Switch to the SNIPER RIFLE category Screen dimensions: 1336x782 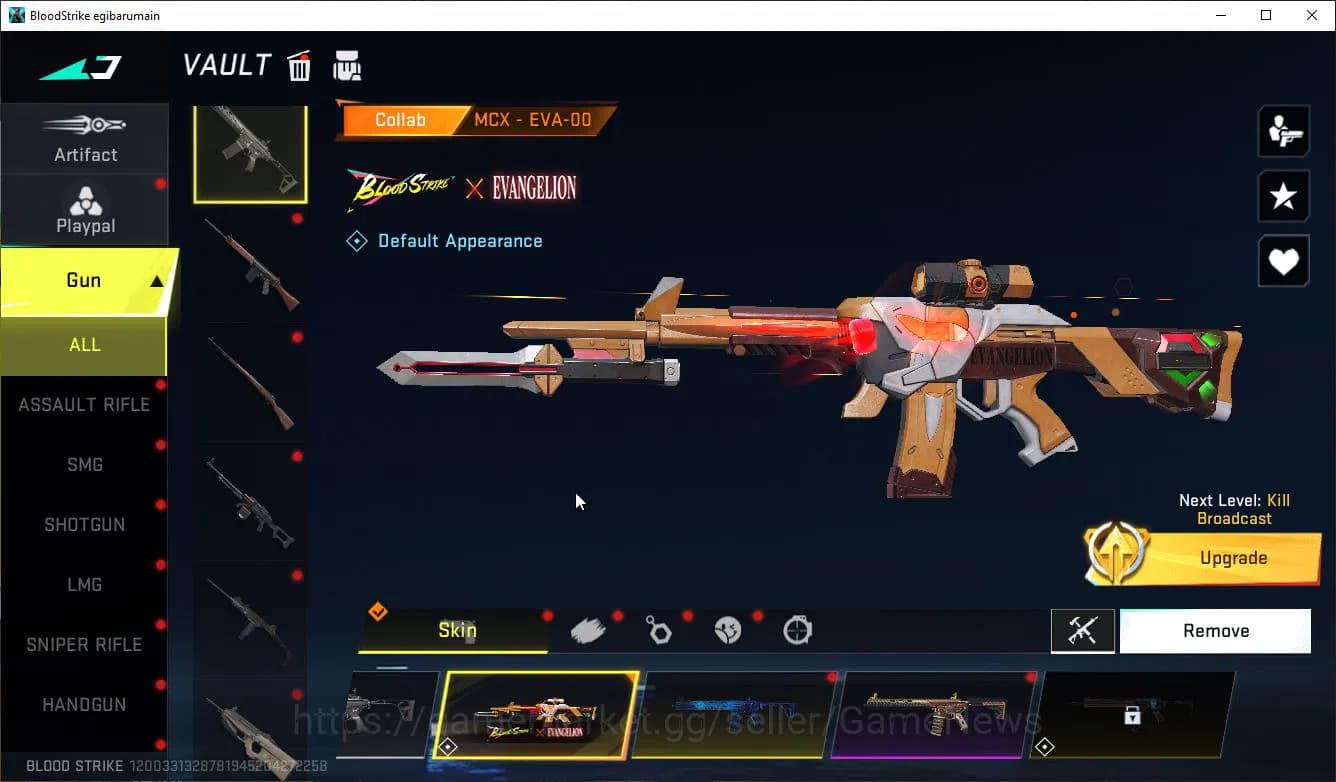(x=84, y=644)
